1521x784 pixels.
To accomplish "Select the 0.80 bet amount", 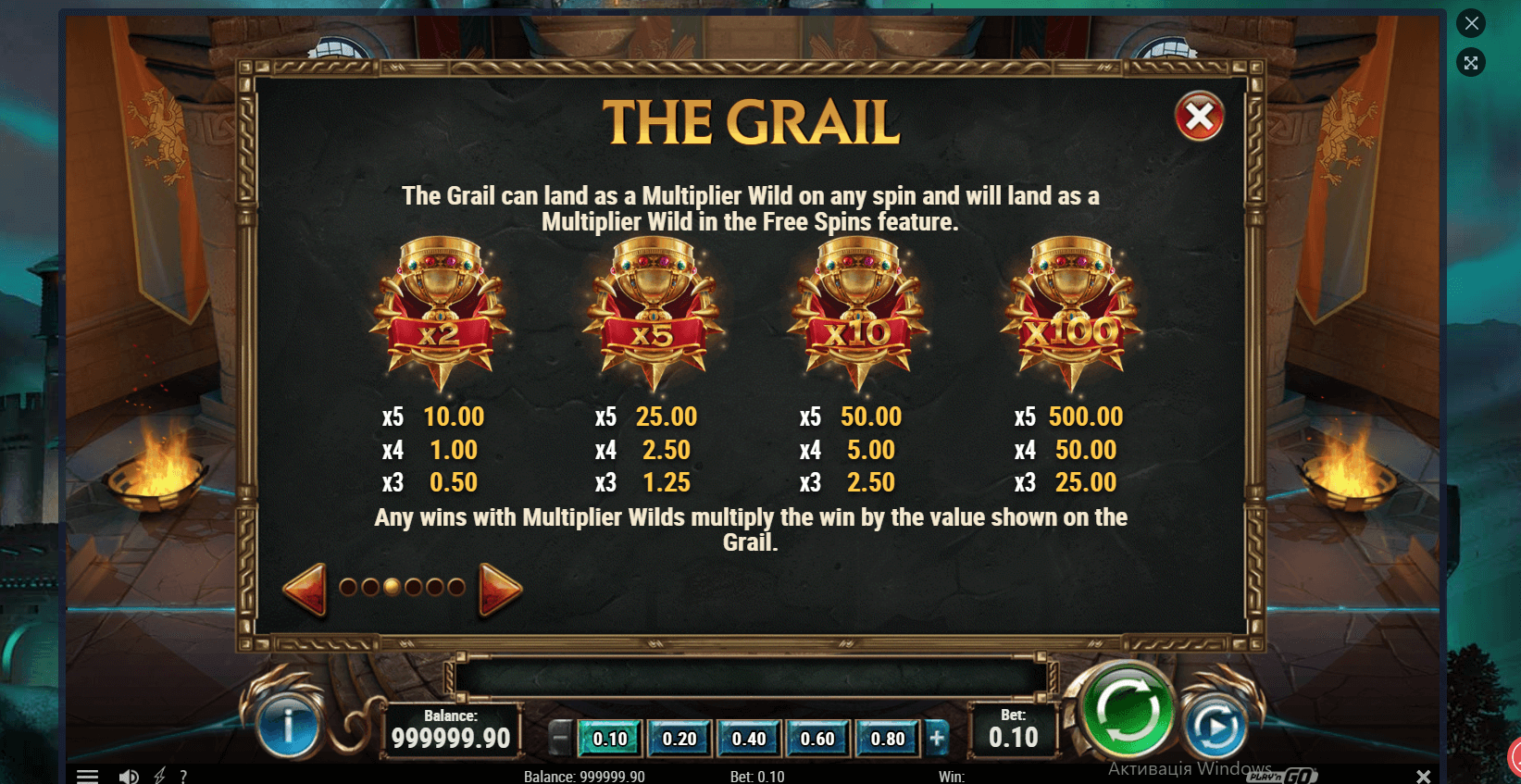I will (888, 739).
